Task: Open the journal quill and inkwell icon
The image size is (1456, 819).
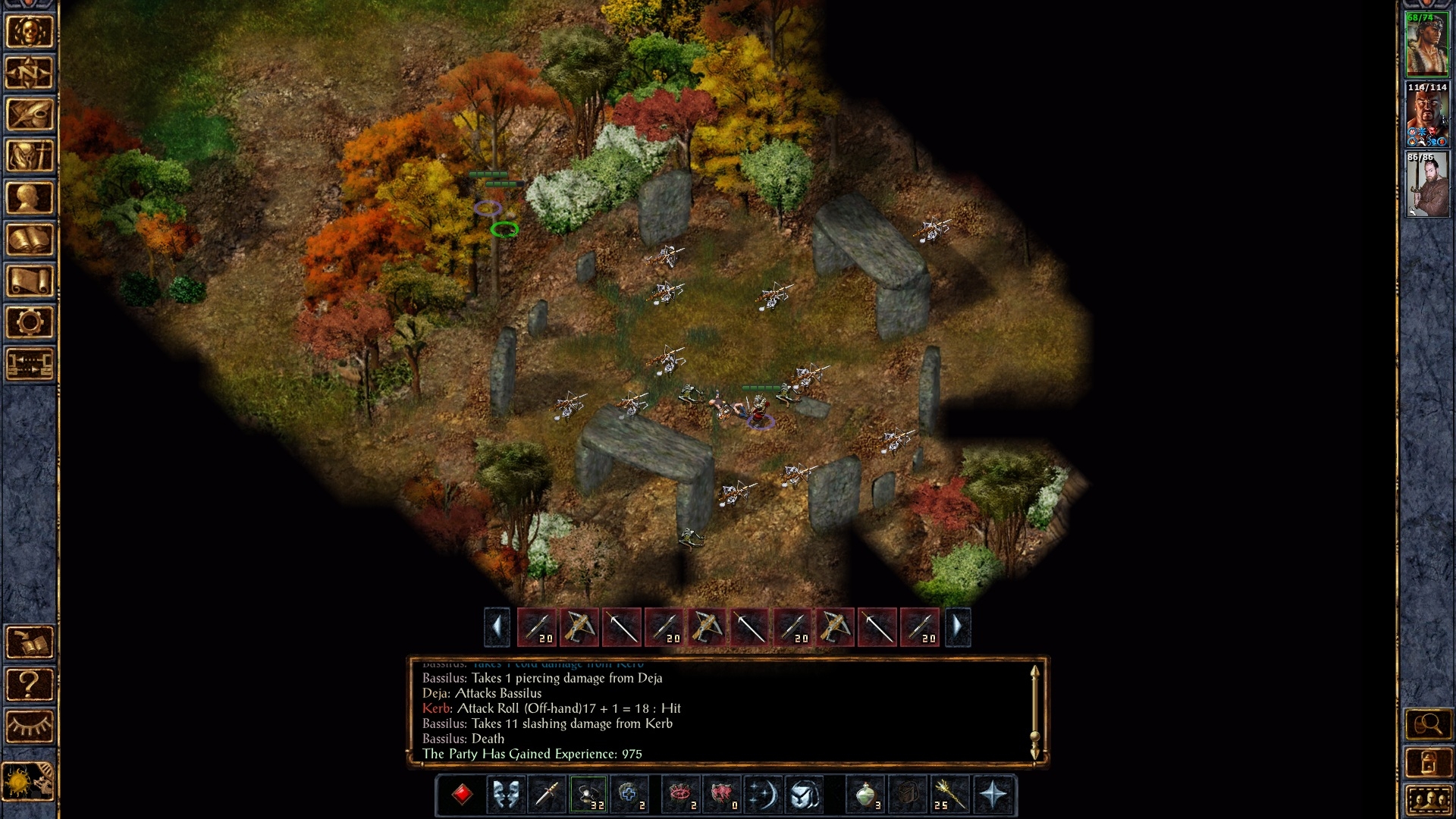Action: 30,115
